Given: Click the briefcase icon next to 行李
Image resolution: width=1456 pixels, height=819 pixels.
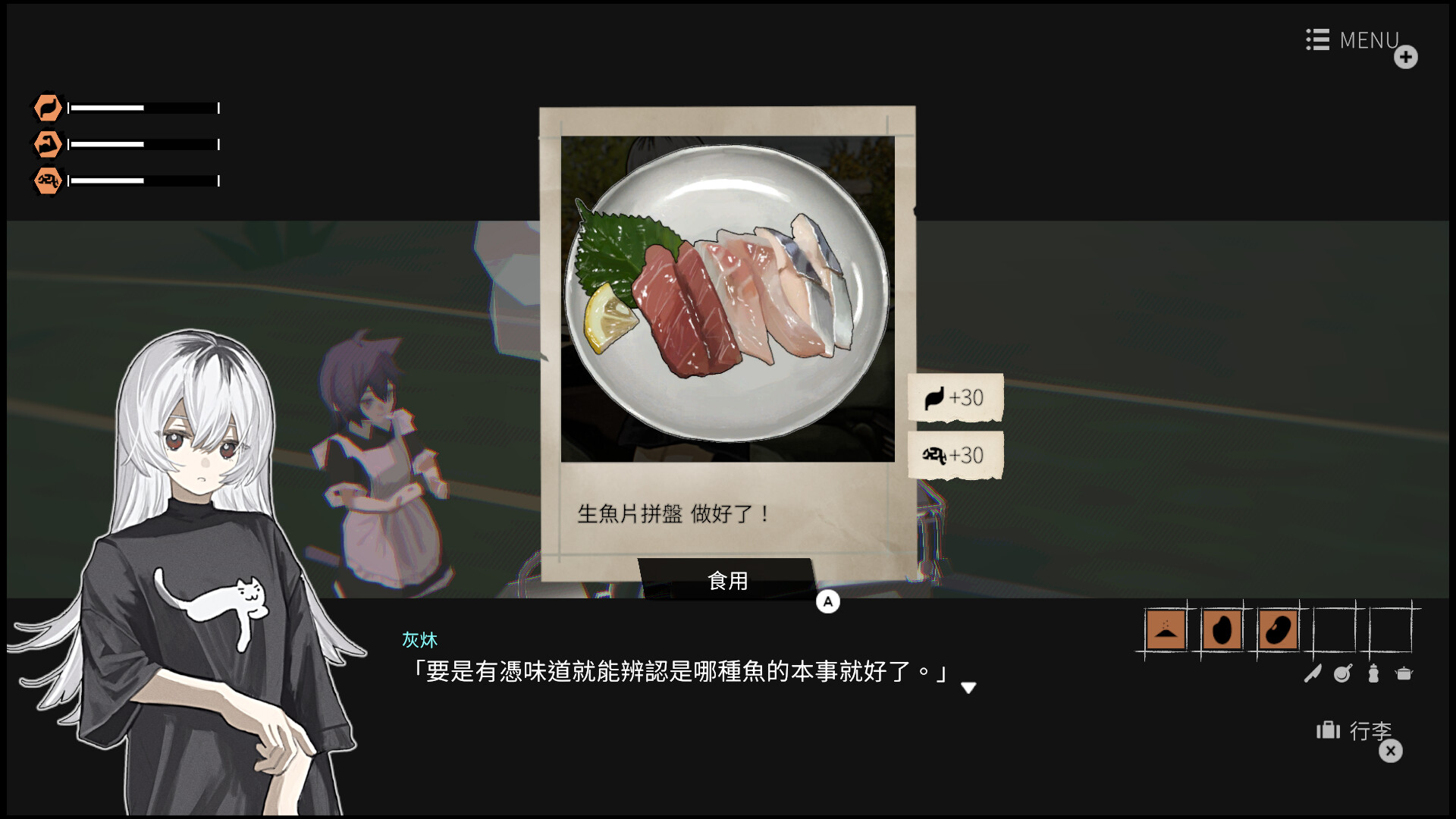Looking at the screenshot, I should click(1329, 730).
